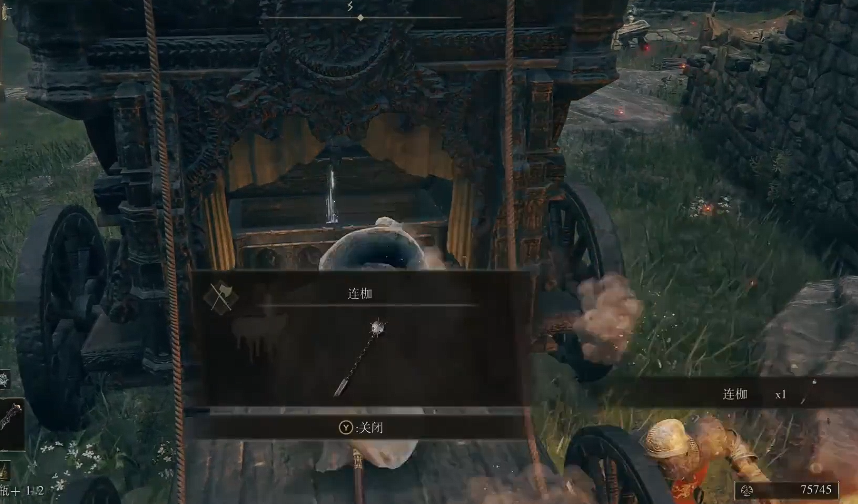Image resolution: width=858 pixels, height=504 pixels.
Task: Click the crossed-weapons category icon in the popup
Action: [218, 298]
